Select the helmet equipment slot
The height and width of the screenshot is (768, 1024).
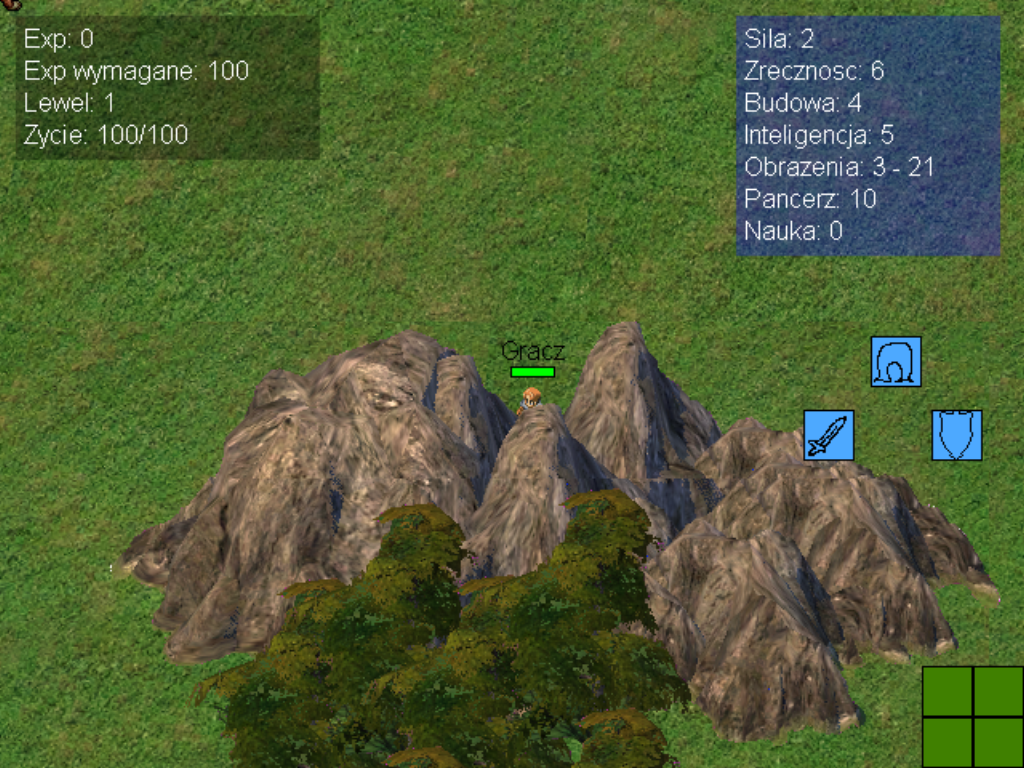(x=896, y=362)
